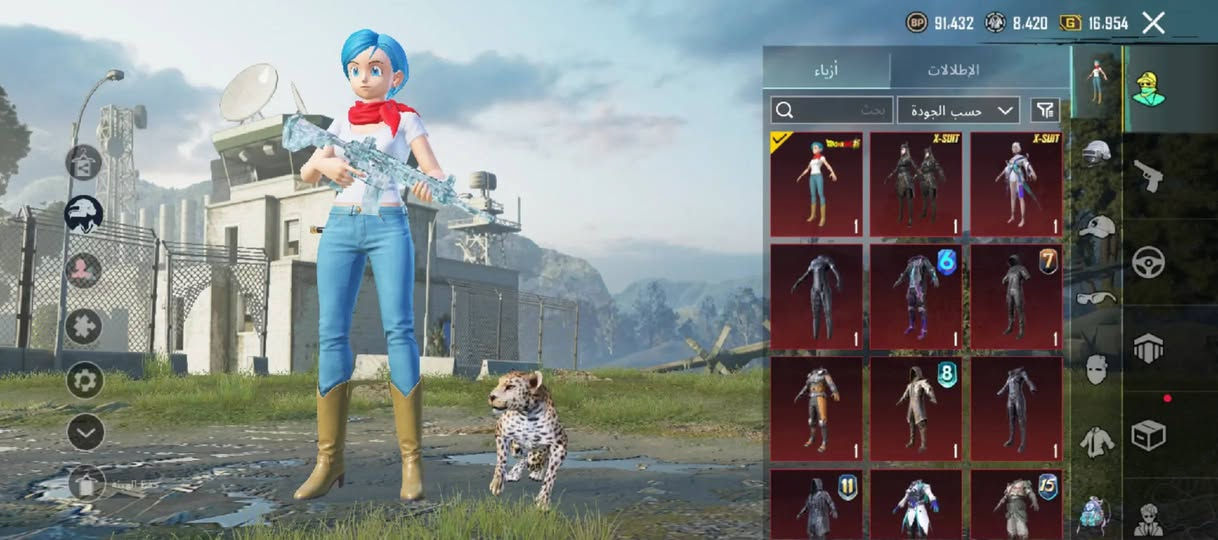Switch to the الإطلالات looks tab
Viewport: 1218px width, 540px height.
(952, 70)
